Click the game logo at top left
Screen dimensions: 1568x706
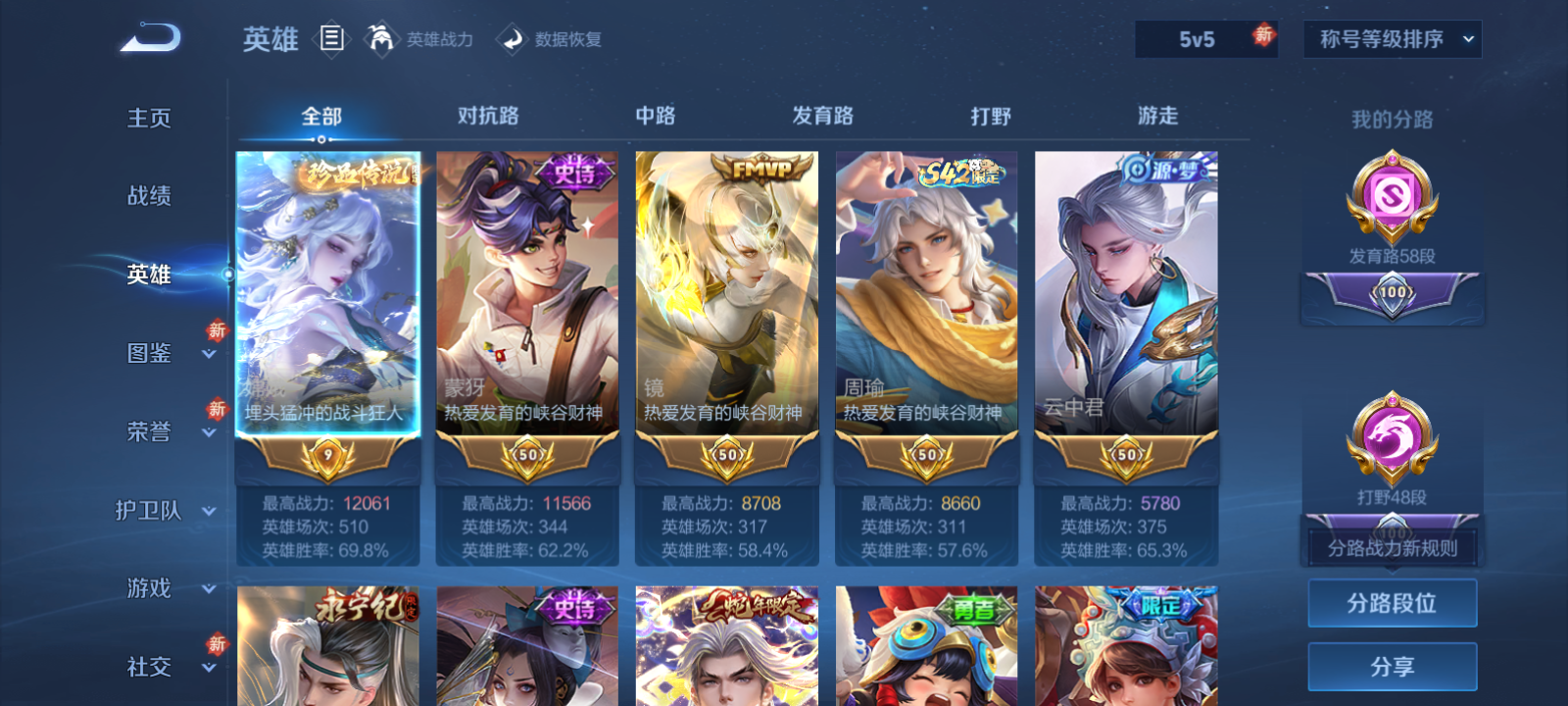point(147,36)
